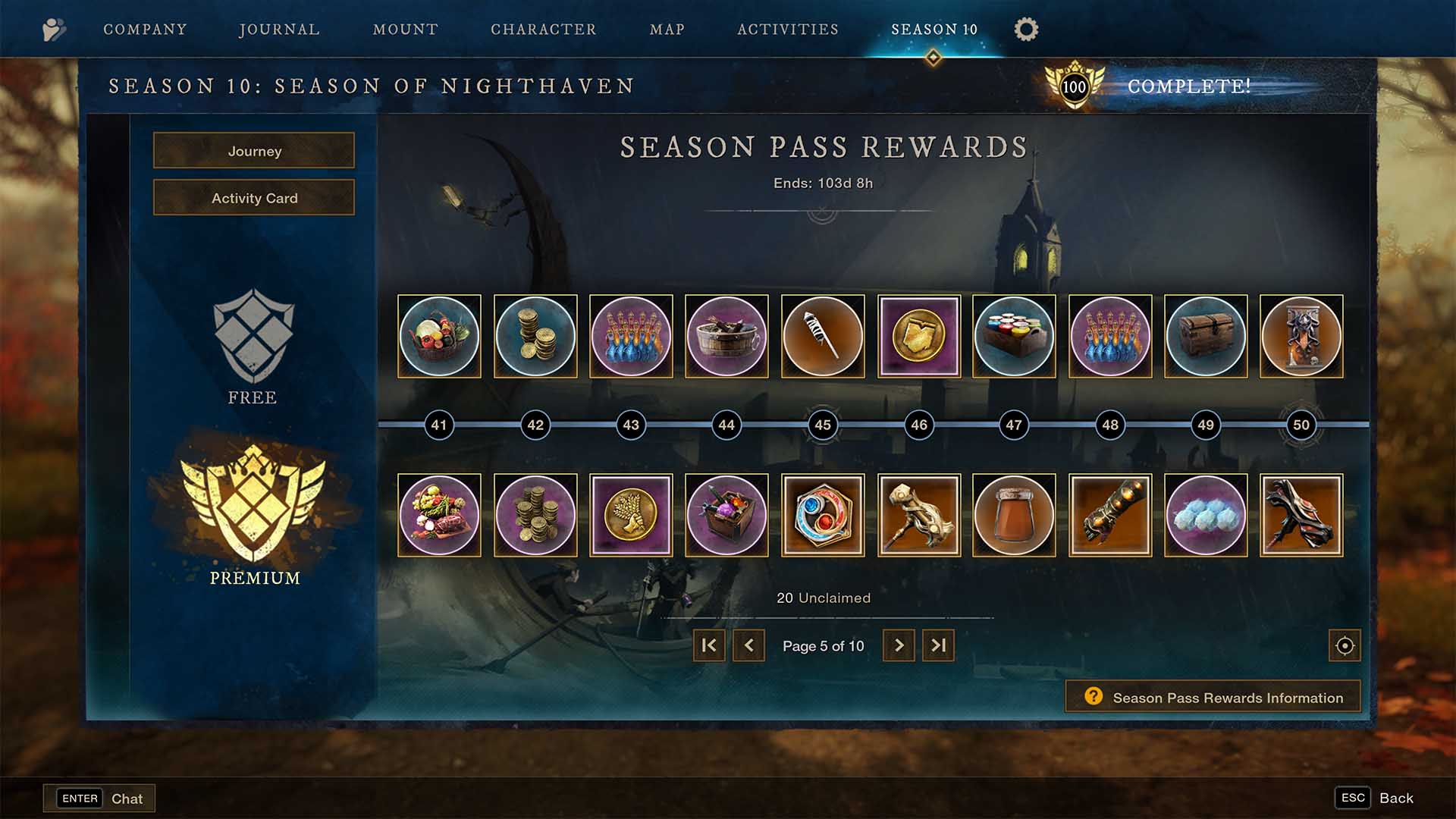Click Season Pass Rewards Information
This screenshot has height=819, width=1456.
[x=1212, y=697]
